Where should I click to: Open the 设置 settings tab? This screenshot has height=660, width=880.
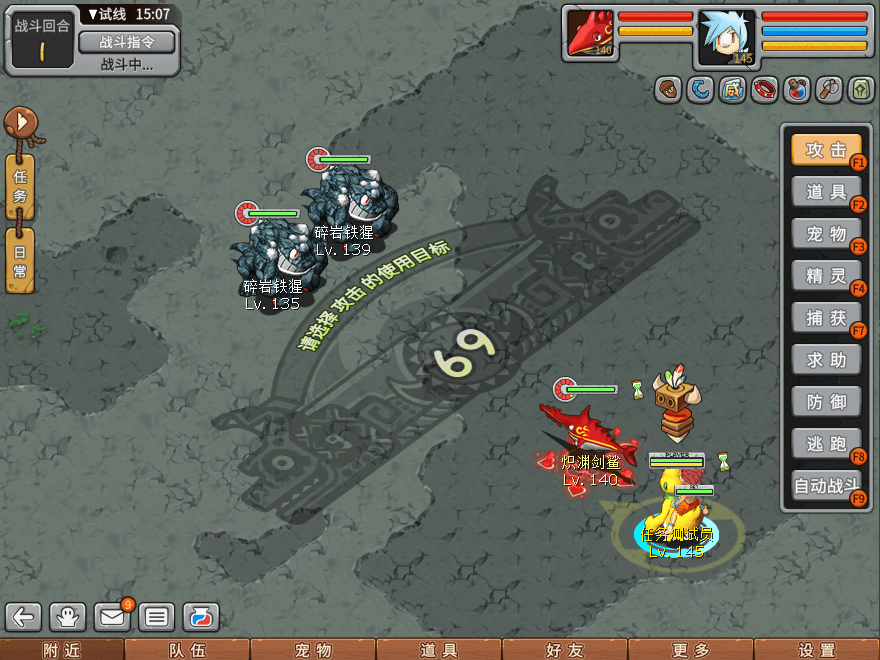(x=817, y=650)
